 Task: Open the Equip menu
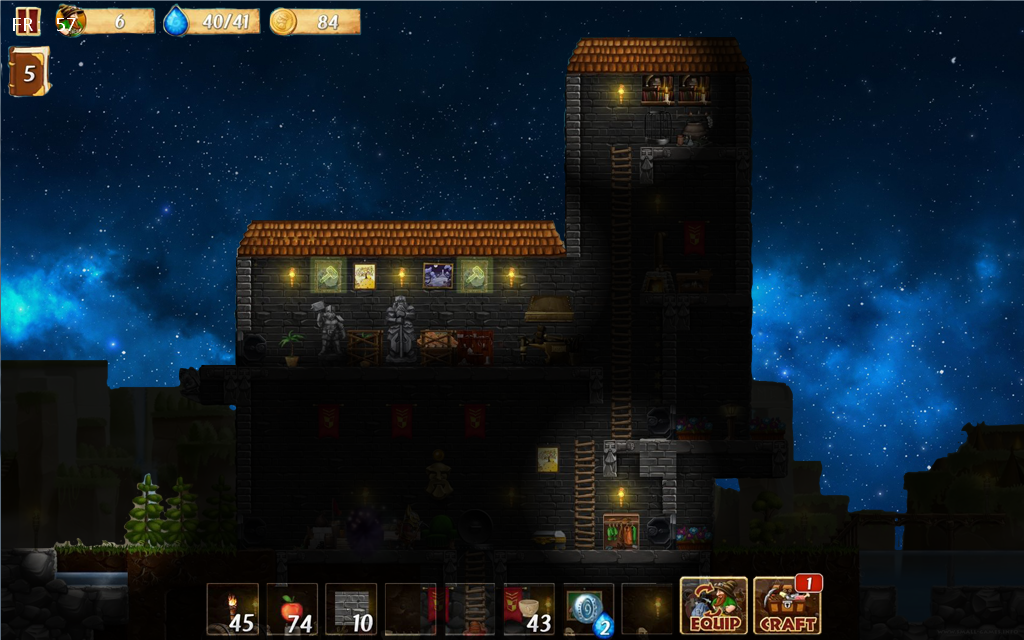click(x=713, y=605)
